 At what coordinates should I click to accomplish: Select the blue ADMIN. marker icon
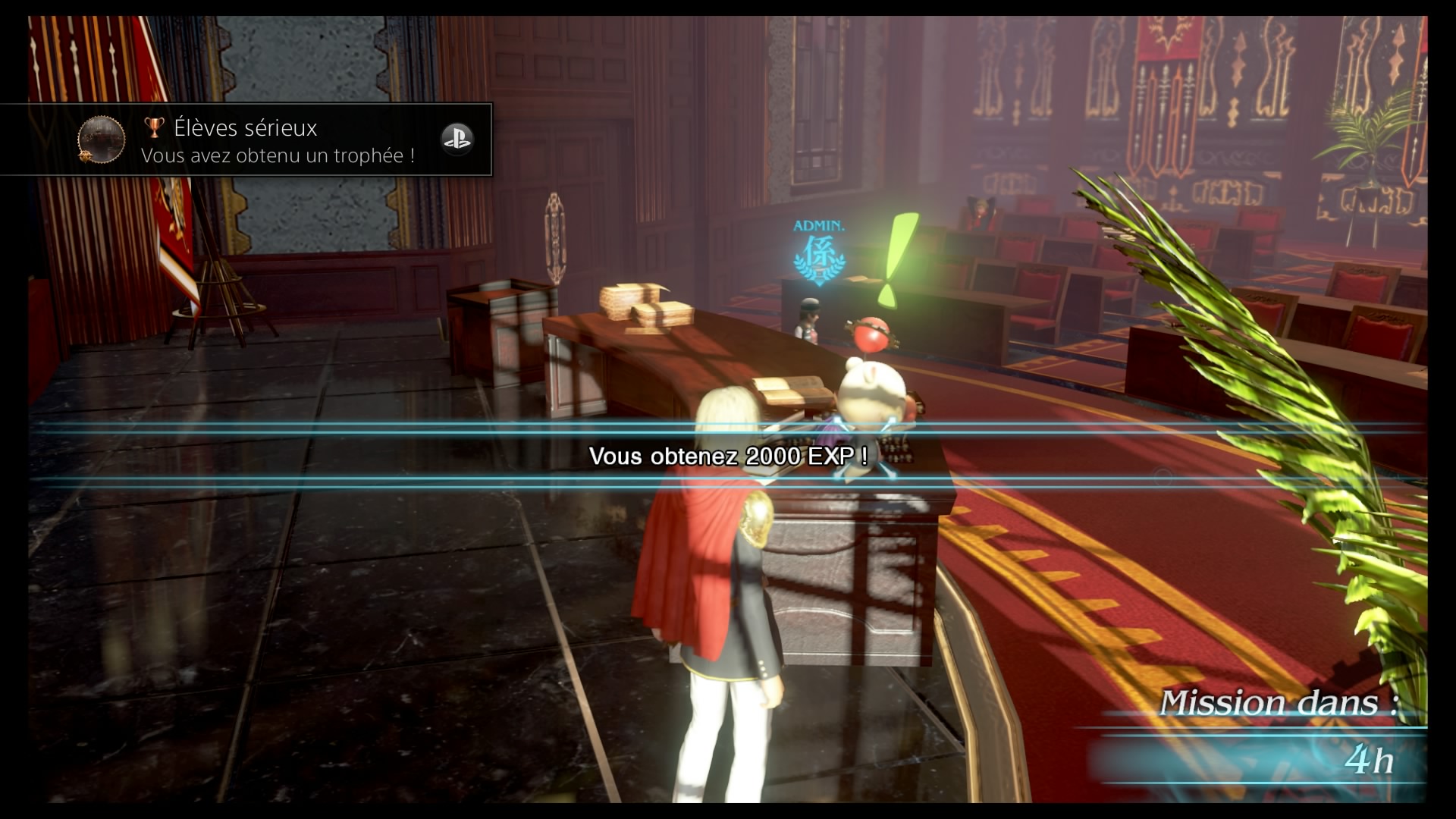click(x=819, y=255)
